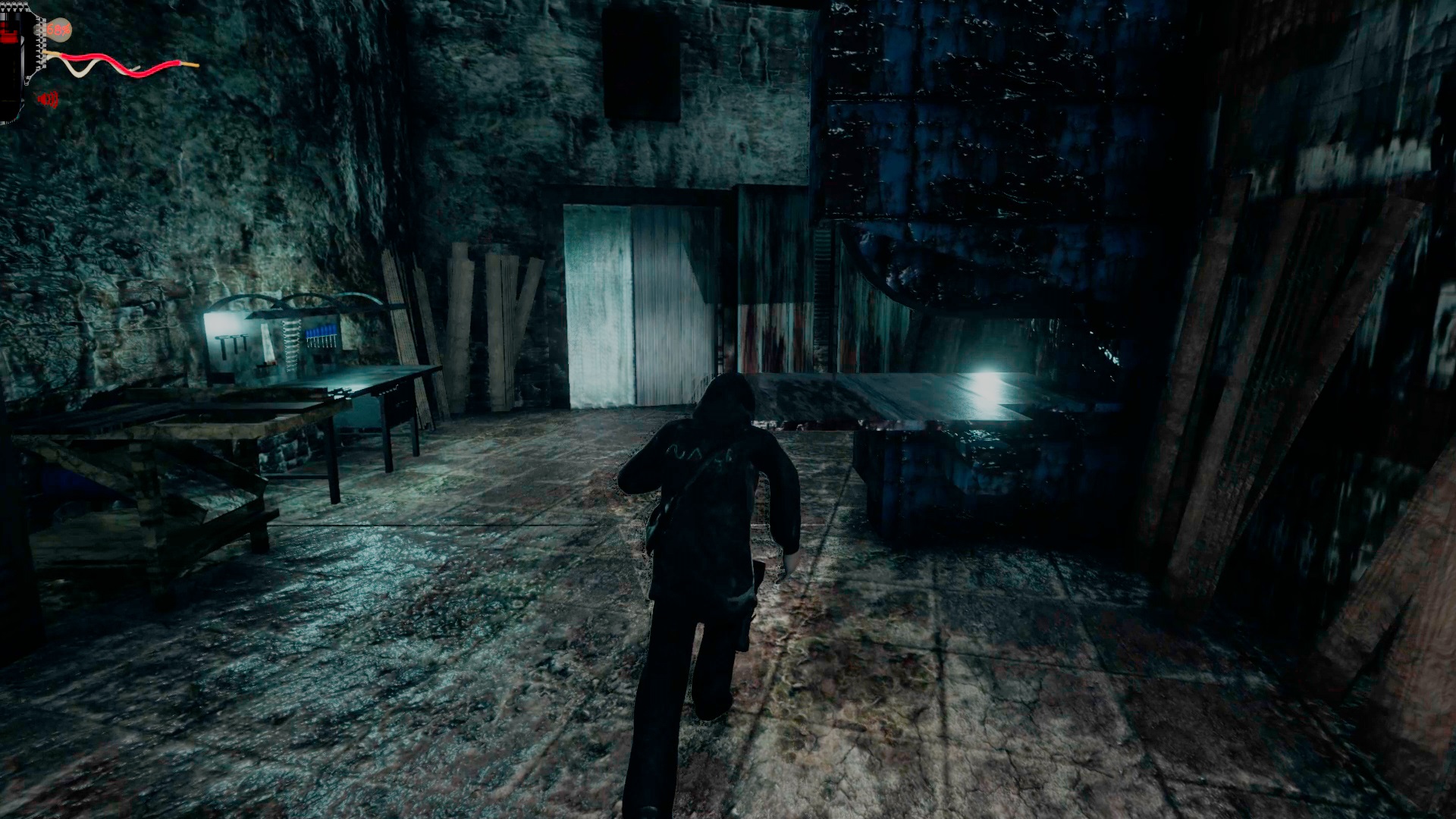Viewport: 1456px width, 819px height.
Task: Click the red gauge on the HUD device
Action: (x=8, y=32)
